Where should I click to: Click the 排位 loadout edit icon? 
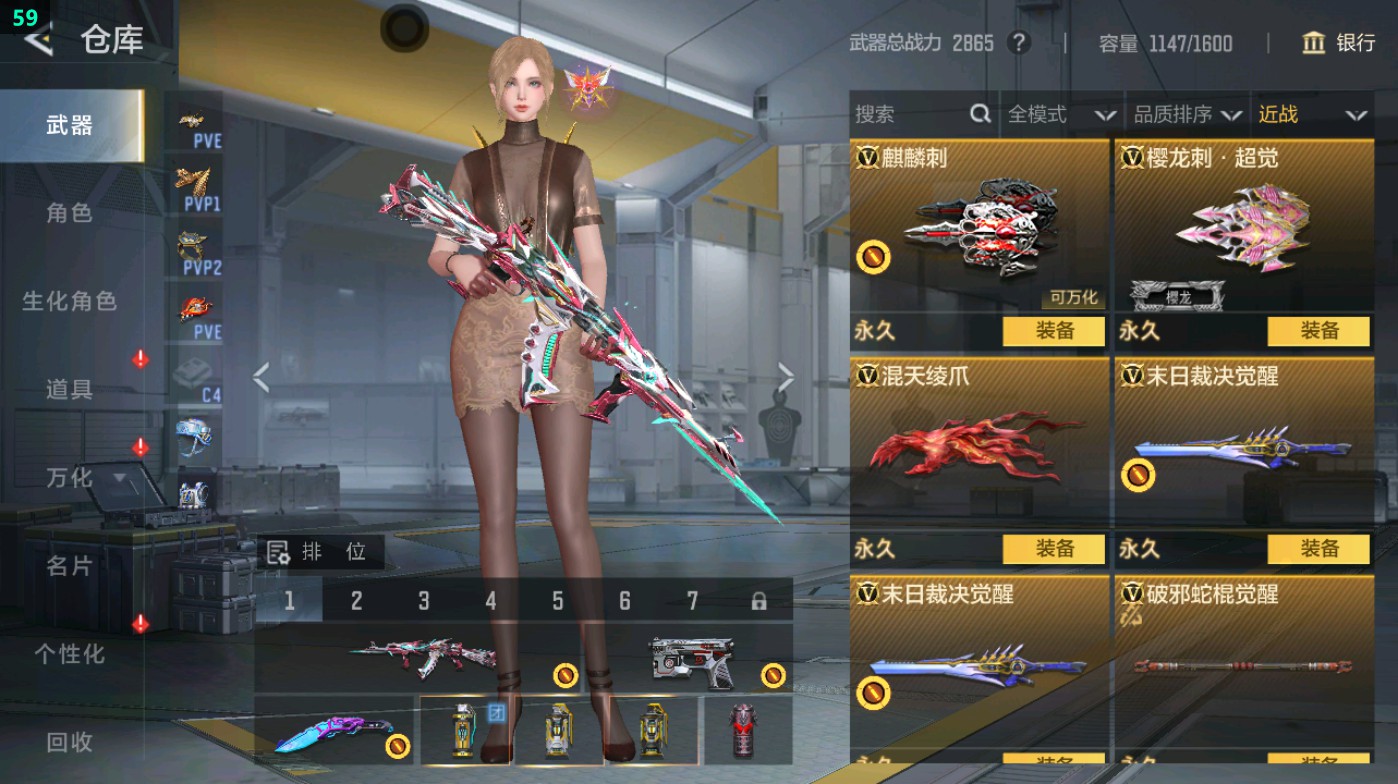(x=281, y=551)
